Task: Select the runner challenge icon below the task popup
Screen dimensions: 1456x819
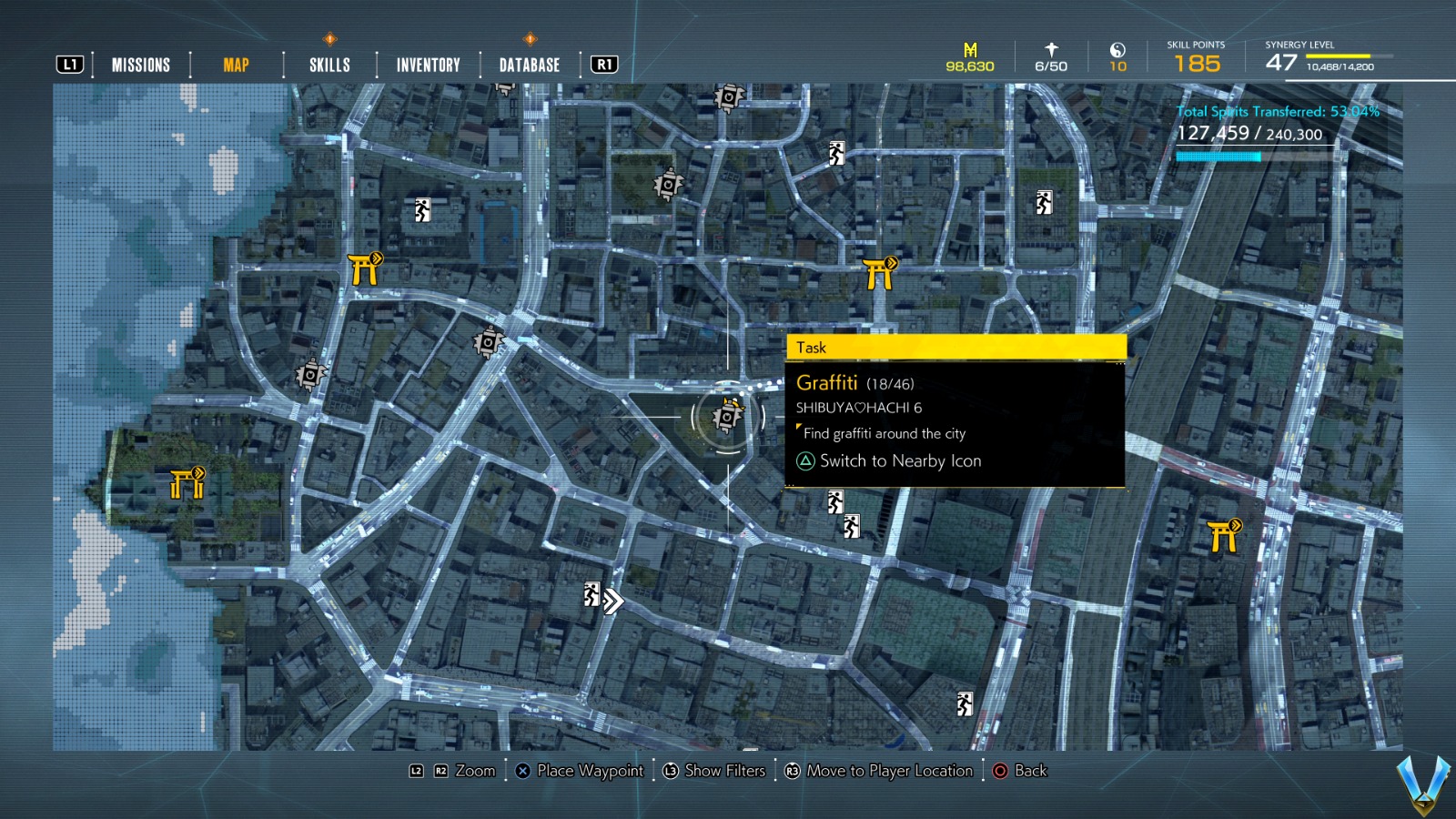Action: pos(835,501)
